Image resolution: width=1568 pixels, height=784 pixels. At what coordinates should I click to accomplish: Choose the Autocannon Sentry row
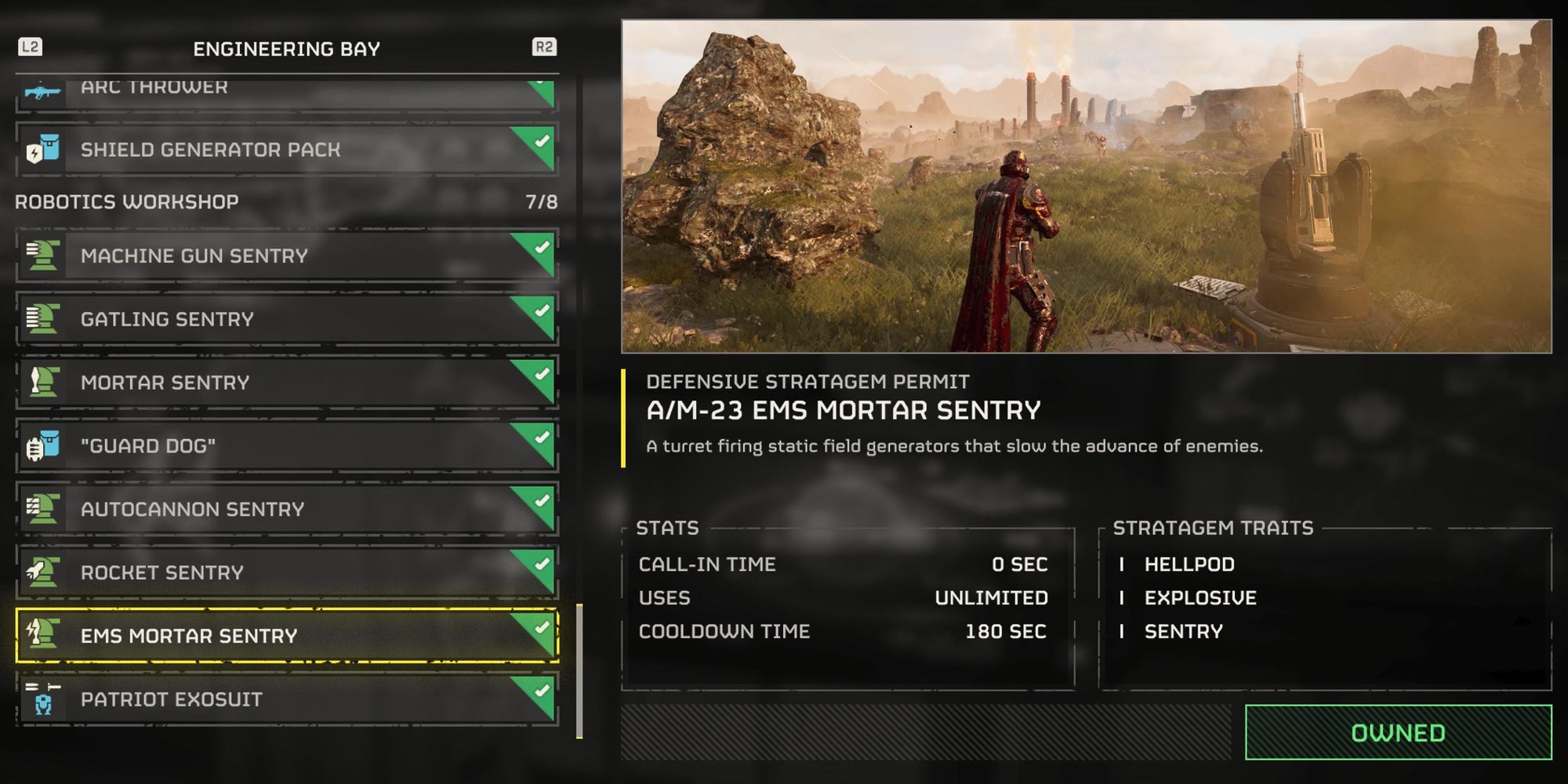pos(286,510)
